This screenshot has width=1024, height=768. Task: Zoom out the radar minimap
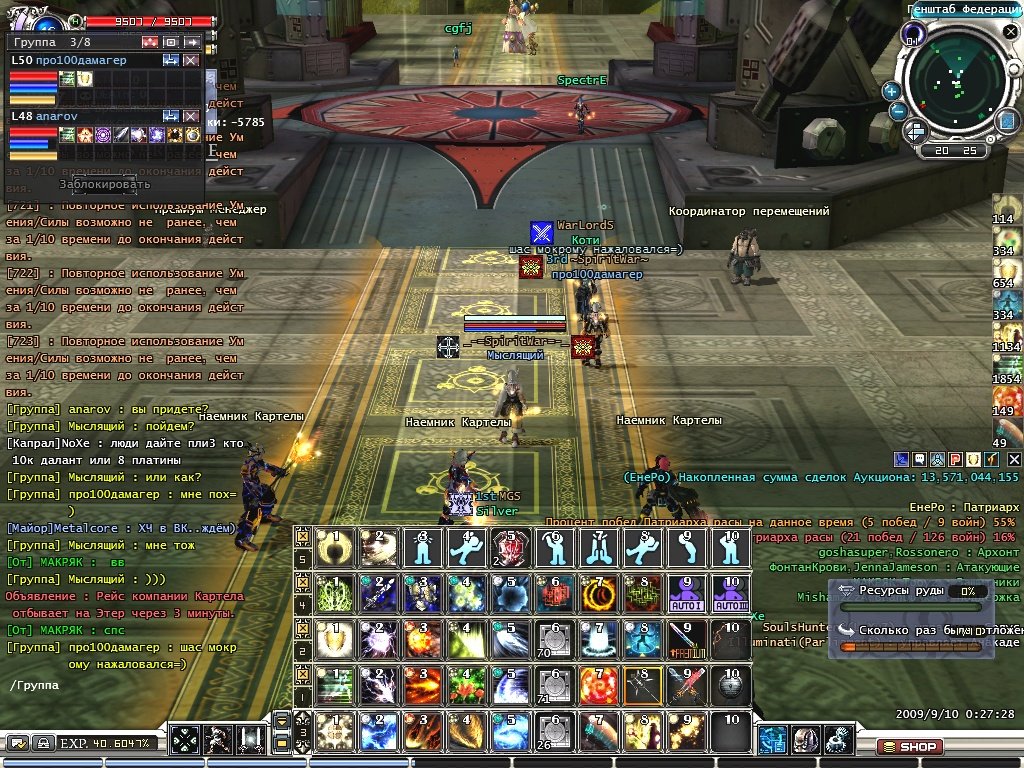coord(899,111)
